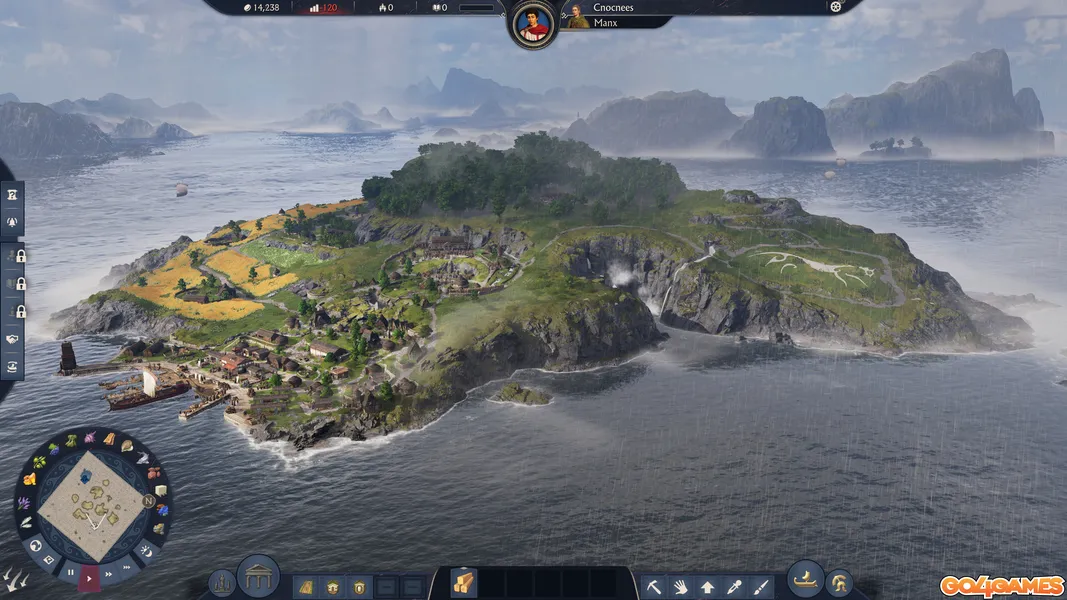The image size is (1067, 600).
Task: Choose the hand move tool
Action: point(680,586)
